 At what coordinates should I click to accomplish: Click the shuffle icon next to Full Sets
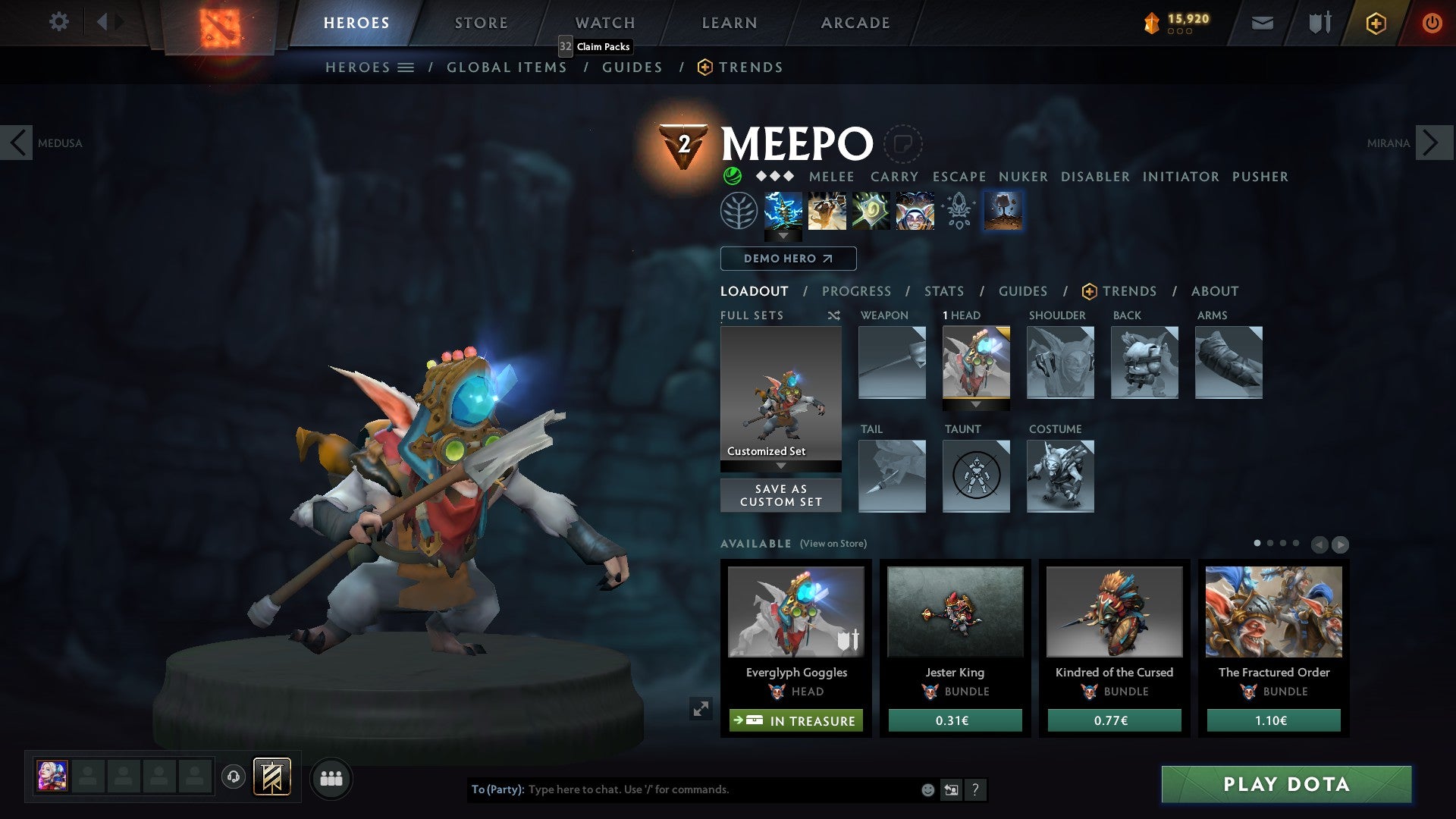pyautogui.click(x=834, y=315)
